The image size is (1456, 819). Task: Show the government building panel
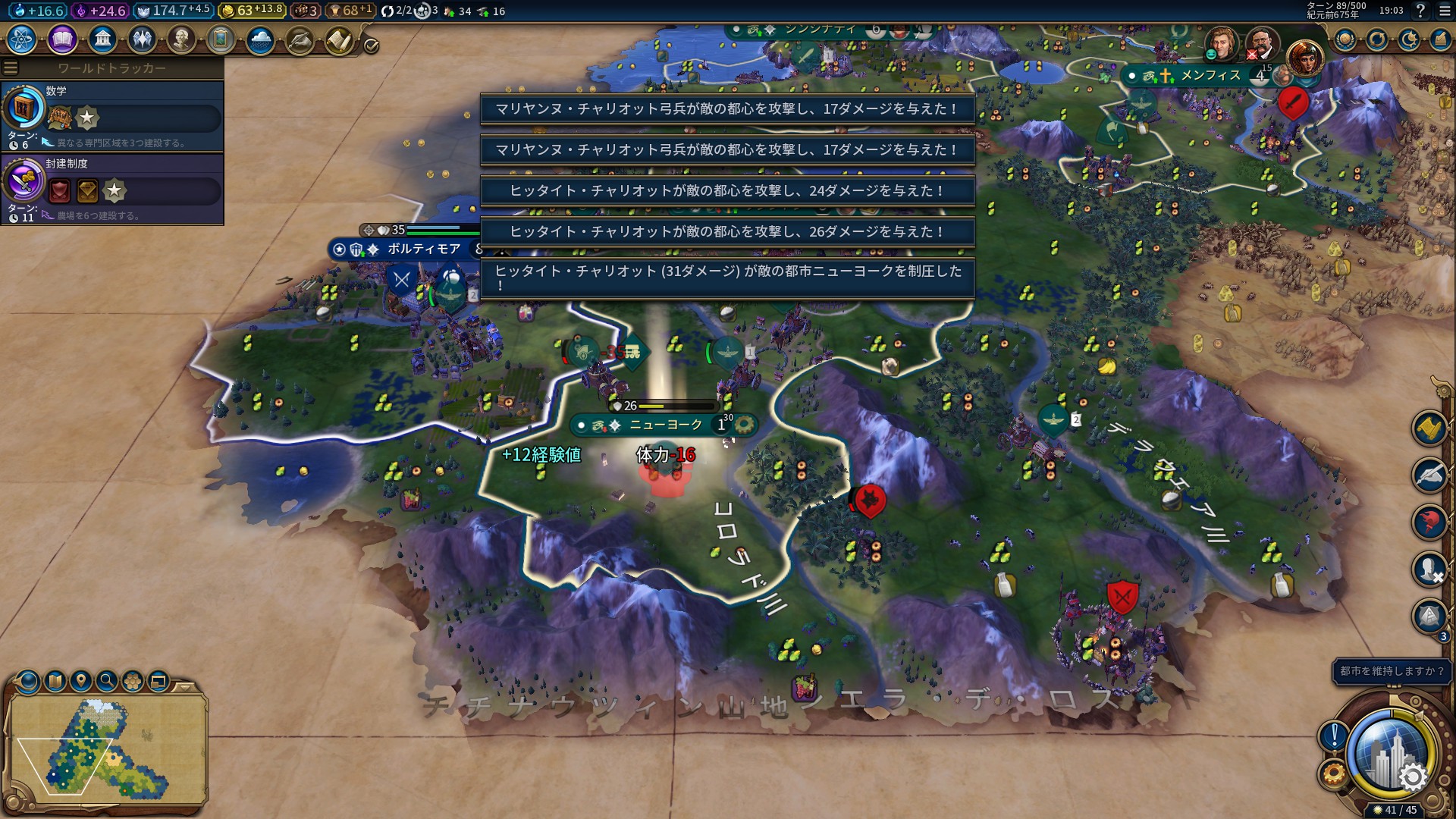[x=102, y=39]
